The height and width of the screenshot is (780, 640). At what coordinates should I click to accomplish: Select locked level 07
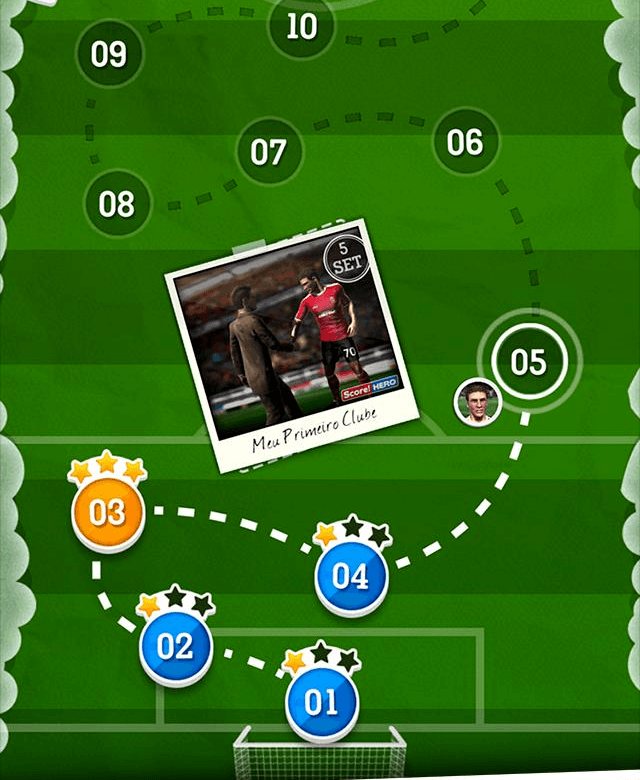point(268,153)
